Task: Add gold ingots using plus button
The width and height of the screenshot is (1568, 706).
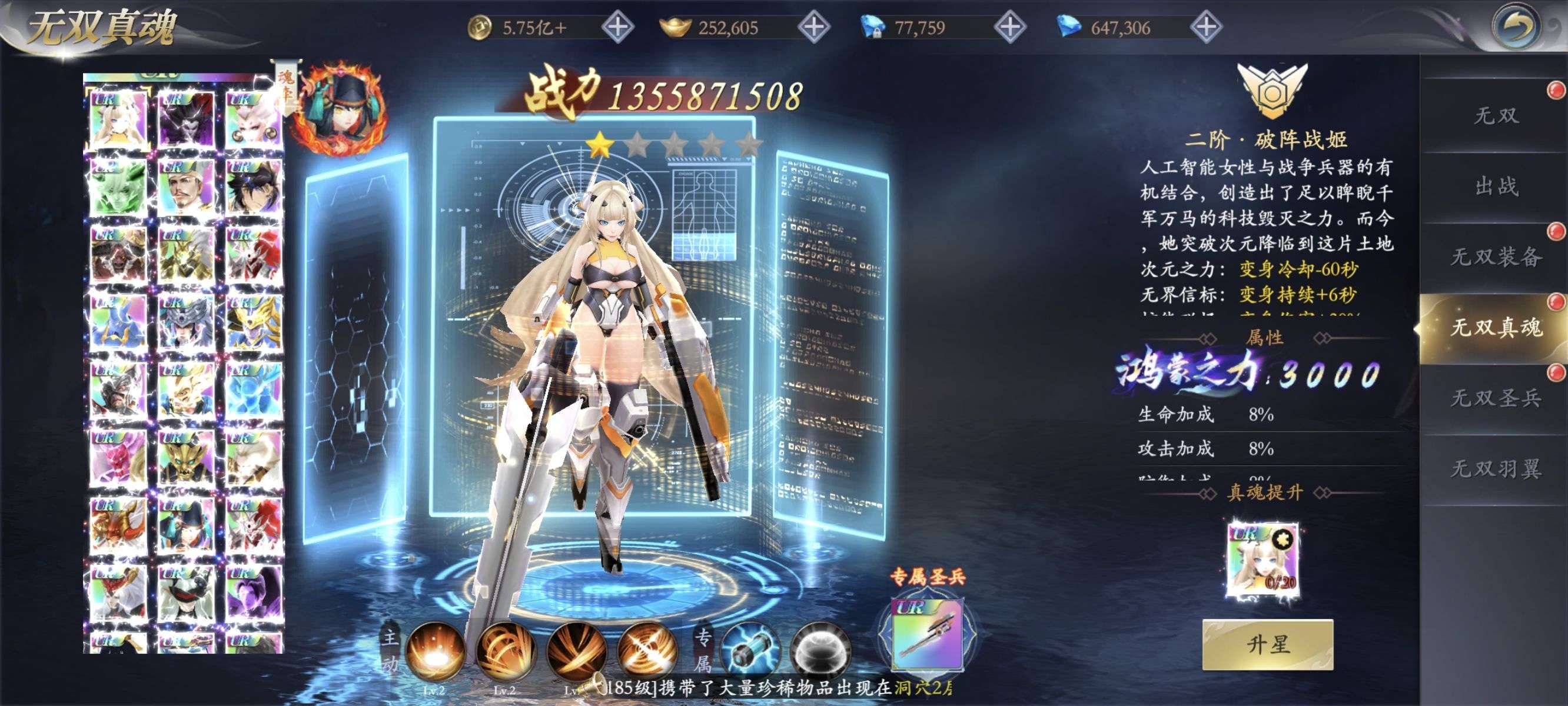Action: pos(814,28)
